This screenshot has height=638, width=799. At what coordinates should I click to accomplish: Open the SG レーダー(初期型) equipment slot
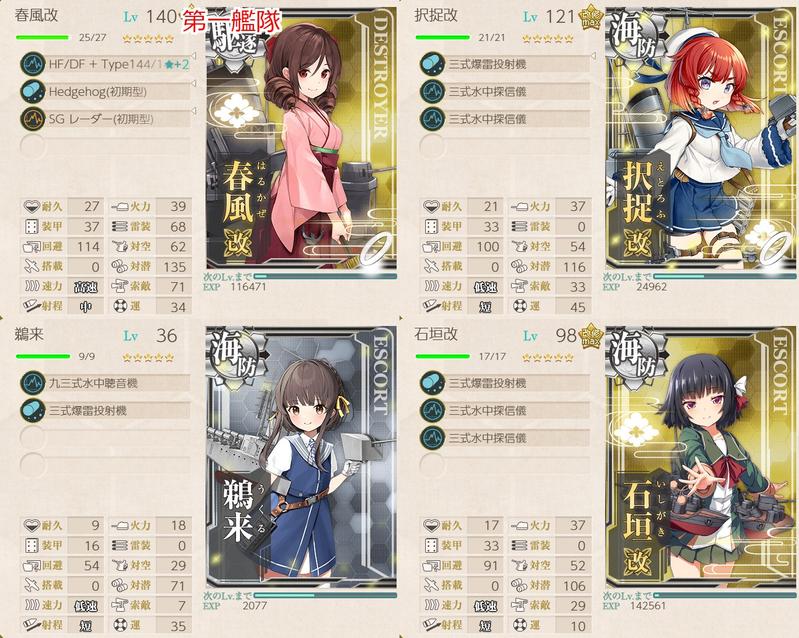105,118
